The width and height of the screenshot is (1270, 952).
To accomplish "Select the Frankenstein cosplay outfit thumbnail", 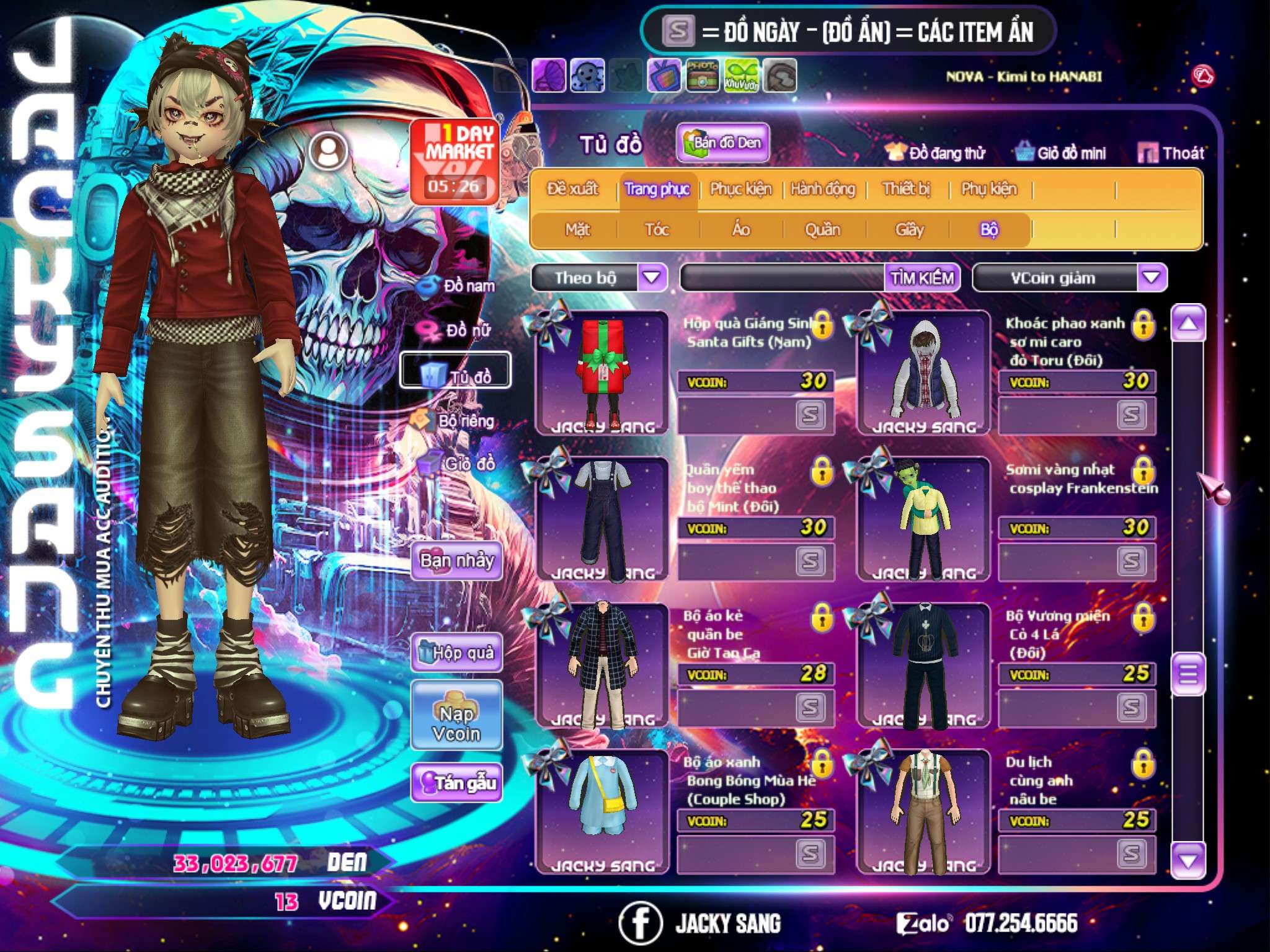I will [924, 519].
